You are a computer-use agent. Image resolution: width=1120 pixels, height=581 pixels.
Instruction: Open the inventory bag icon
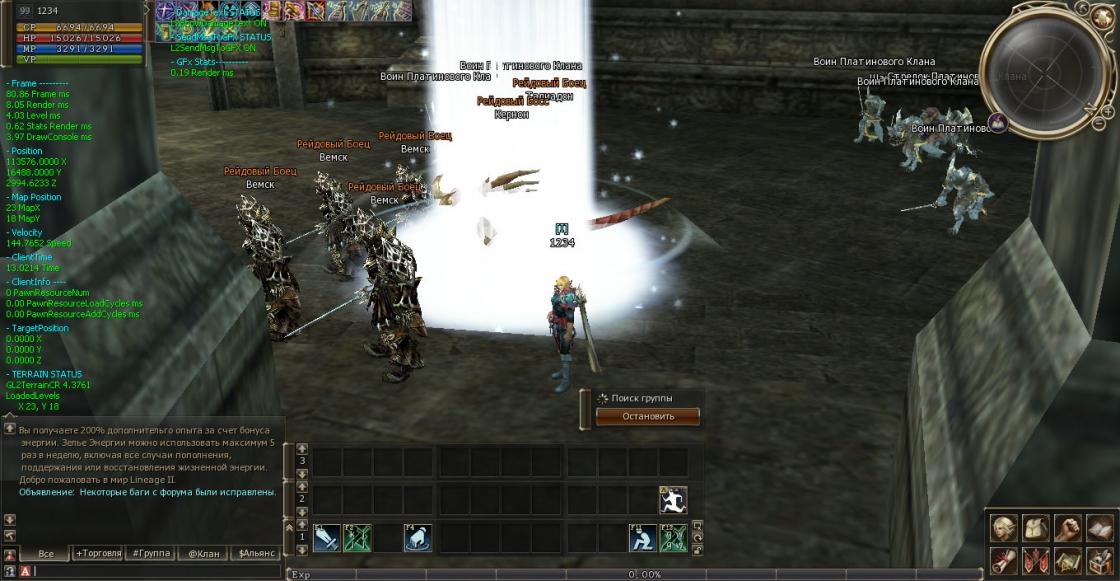click(1036, 527)
